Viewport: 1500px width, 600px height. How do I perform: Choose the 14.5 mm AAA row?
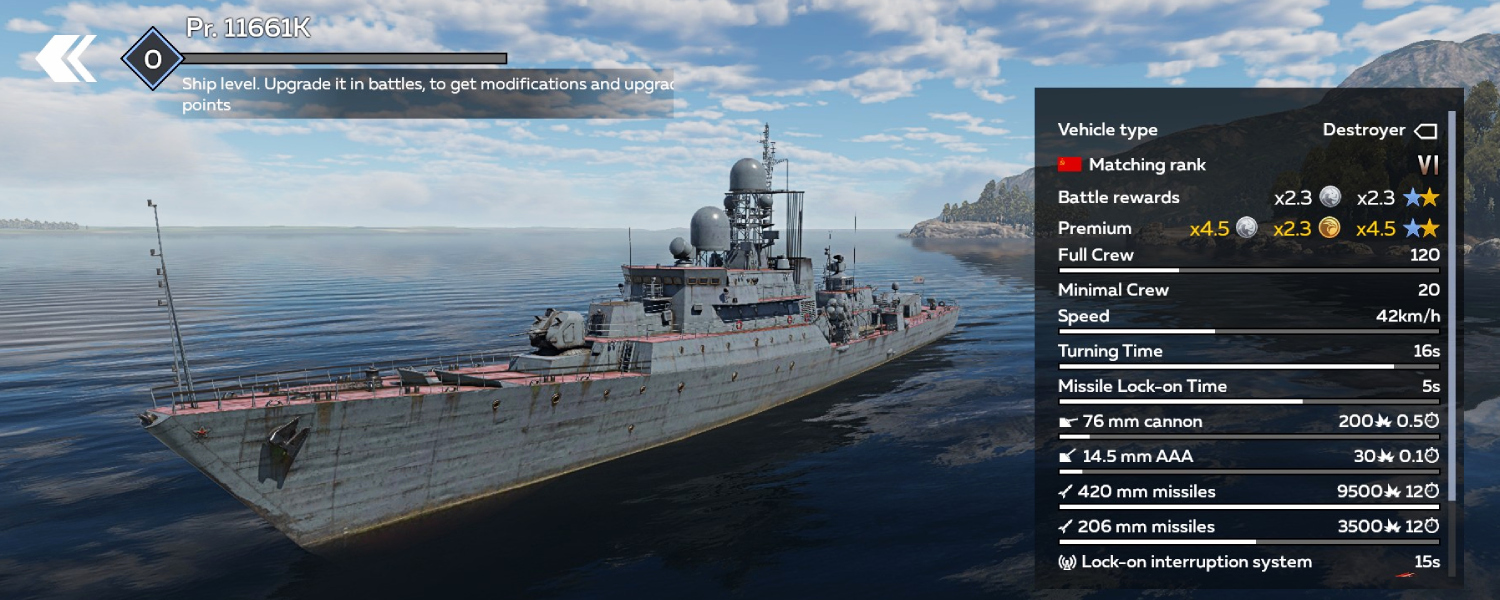1247,457
